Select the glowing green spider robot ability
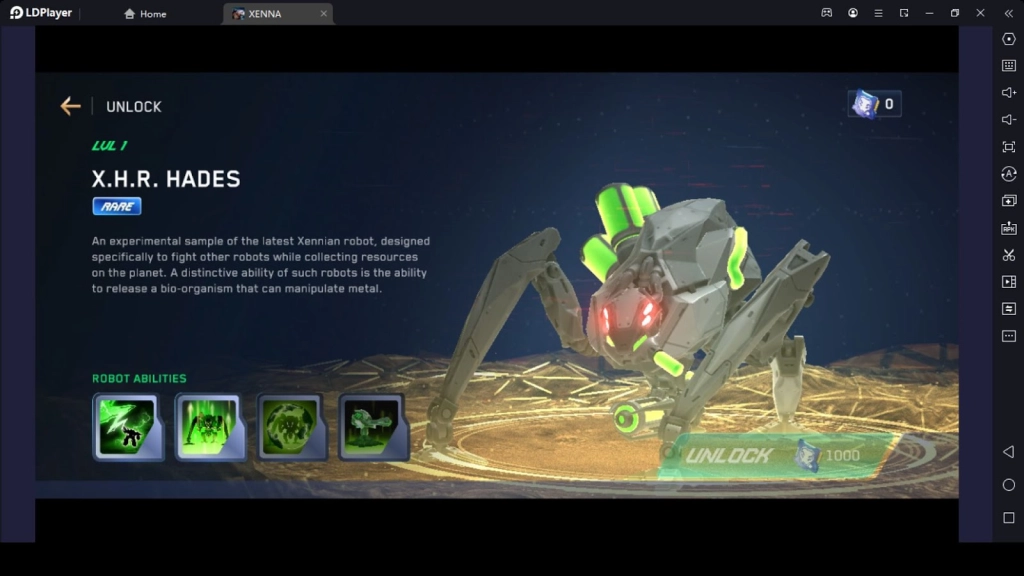 pyautogui.click(x=209, y=427)
